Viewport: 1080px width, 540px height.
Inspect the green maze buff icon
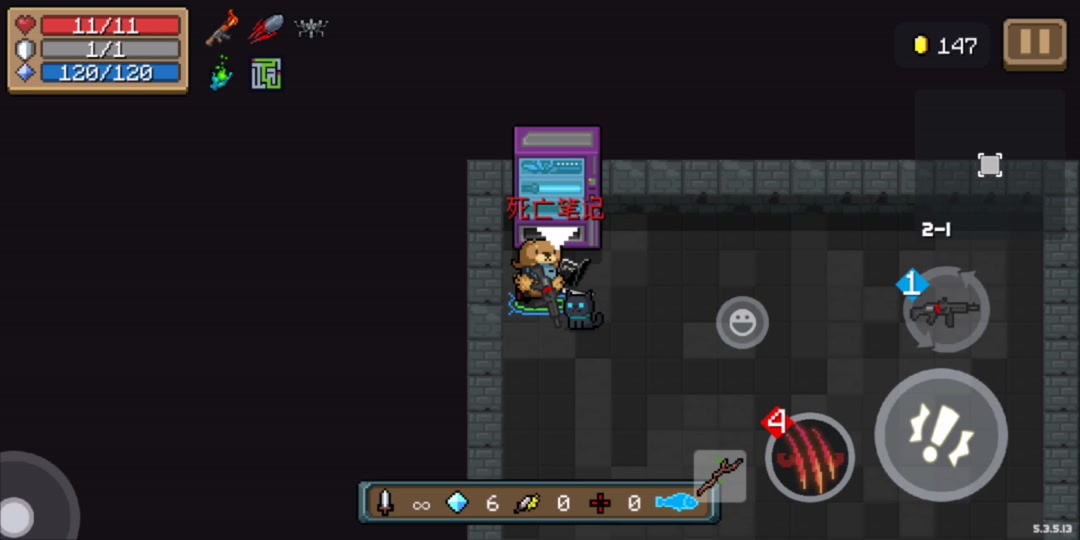[266, 74]
